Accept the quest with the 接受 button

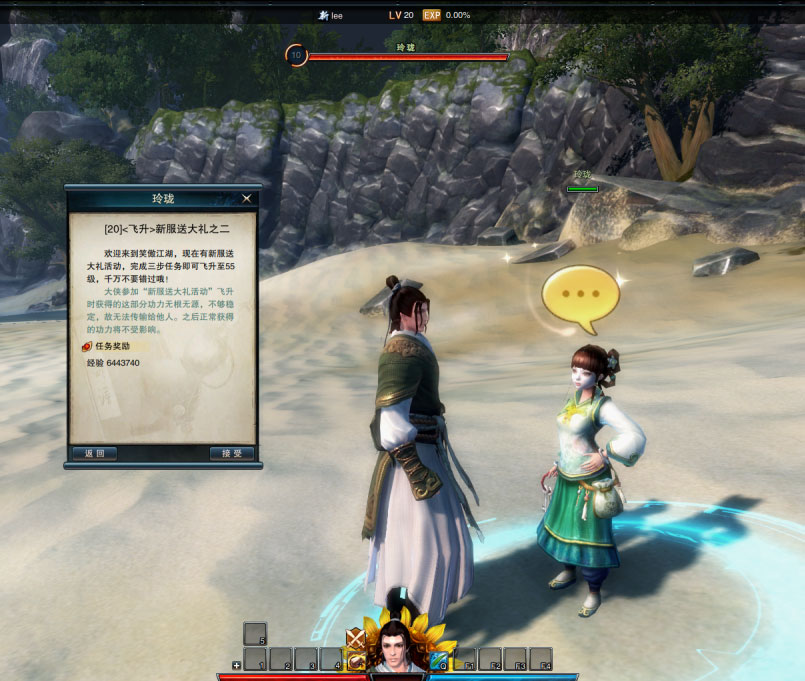pyautogui.click(x=232, y=453)
